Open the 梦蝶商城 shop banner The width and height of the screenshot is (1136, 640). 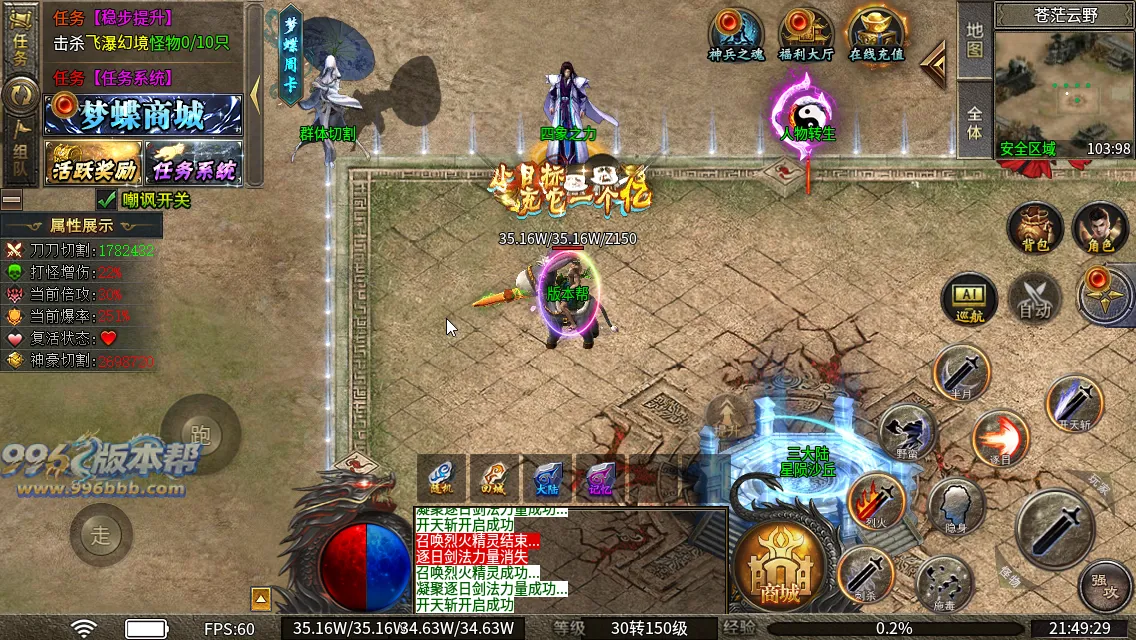(143, 115)
